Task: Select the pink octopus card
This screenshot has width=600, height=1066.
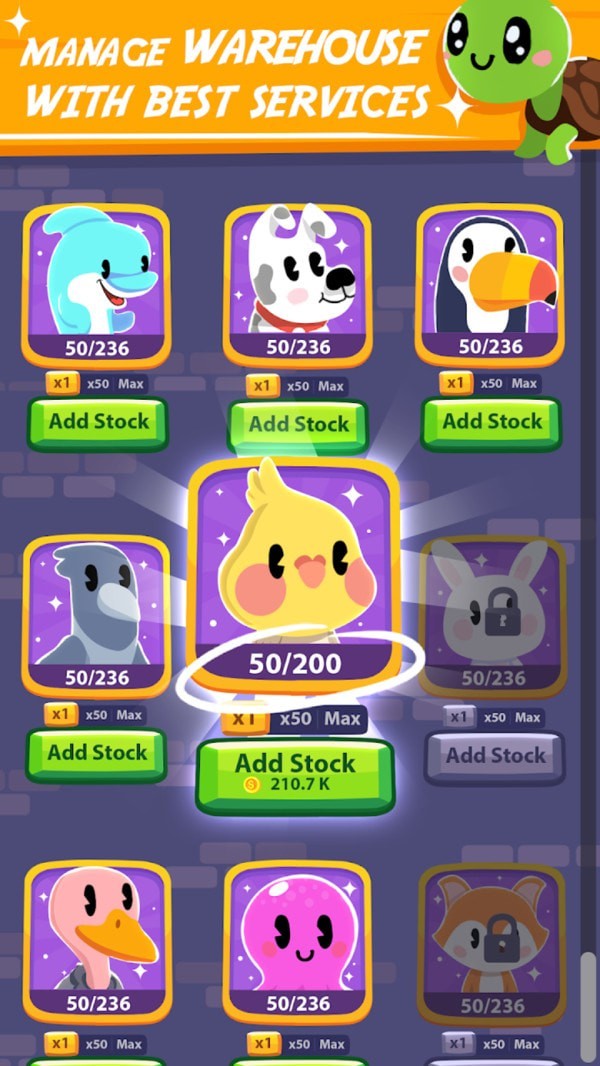Action: click(297, 940)
